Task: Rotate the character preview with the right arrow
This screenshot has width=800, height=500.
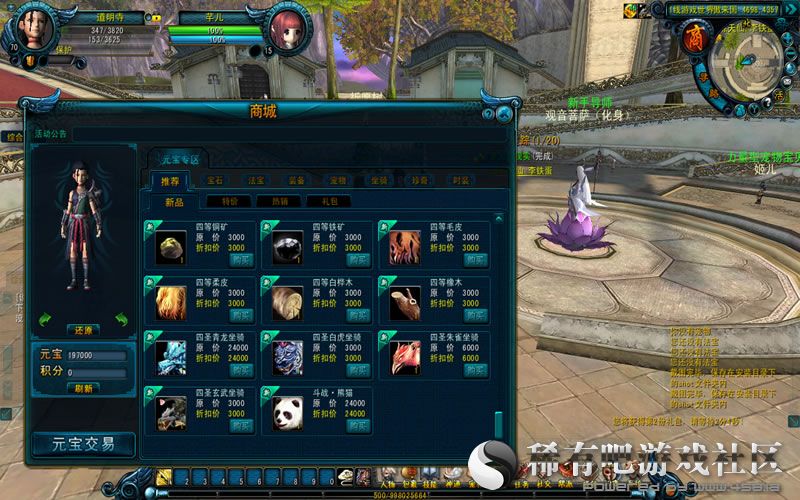Action: click(121, 319)
